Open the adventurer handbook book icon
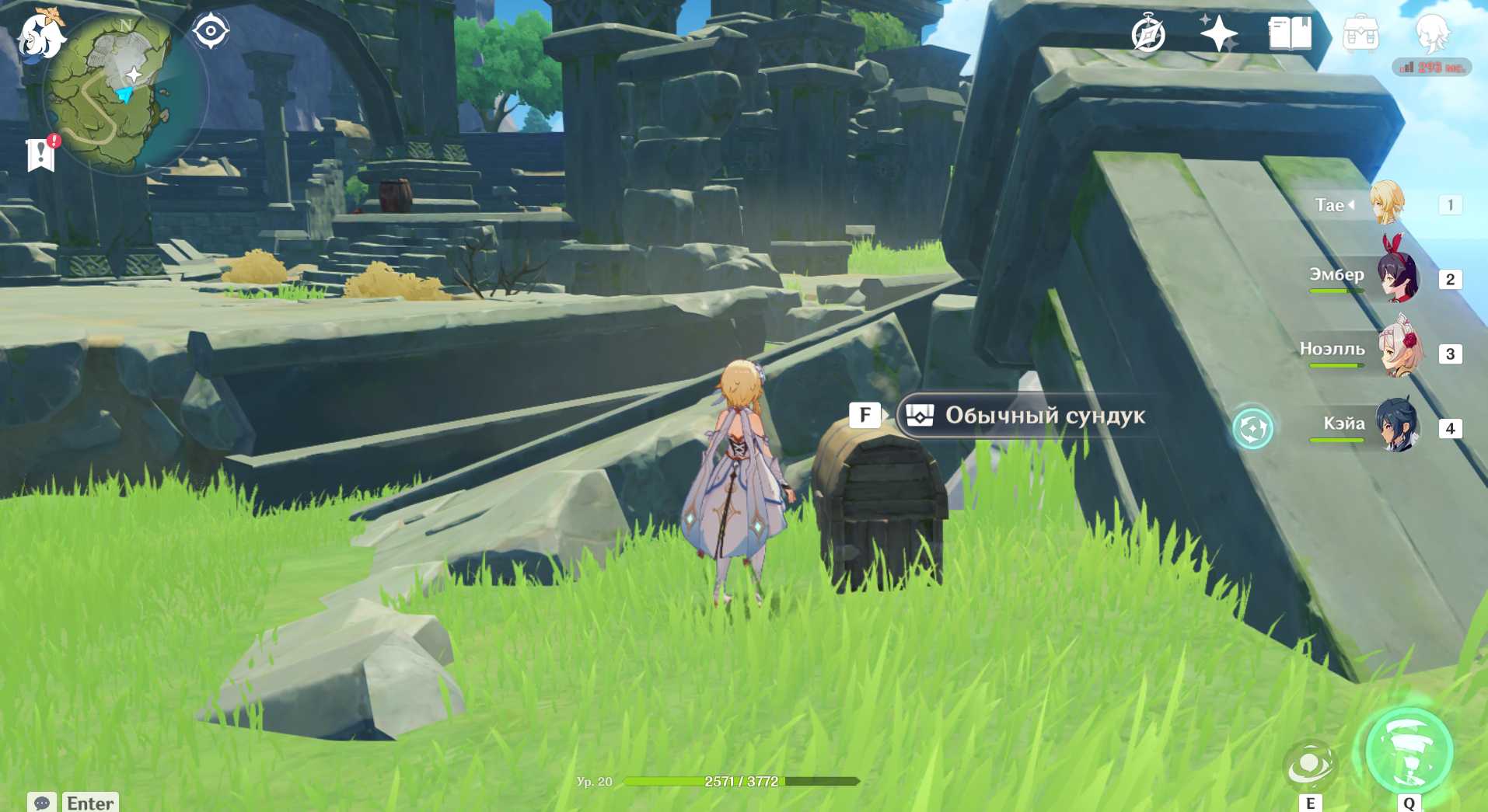 [1290, 34]
